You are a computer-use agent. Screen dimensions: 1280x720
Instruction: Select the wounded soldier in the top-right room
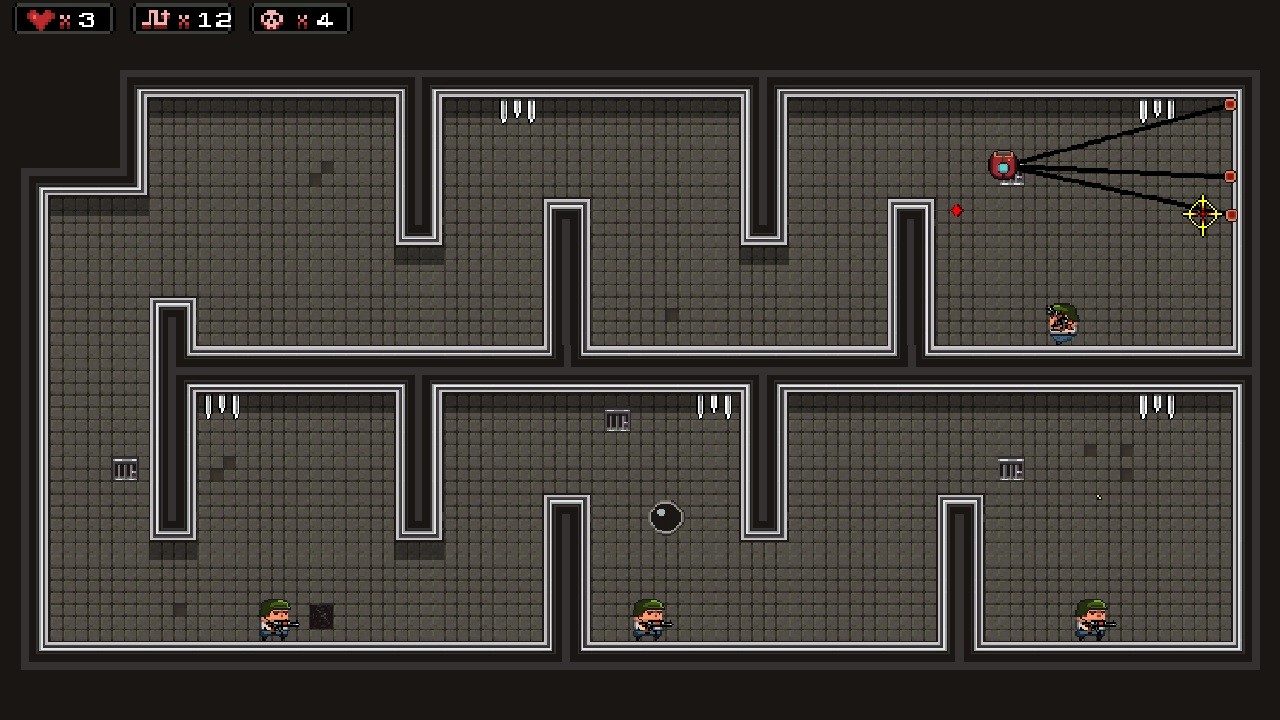click(1062, 320)
